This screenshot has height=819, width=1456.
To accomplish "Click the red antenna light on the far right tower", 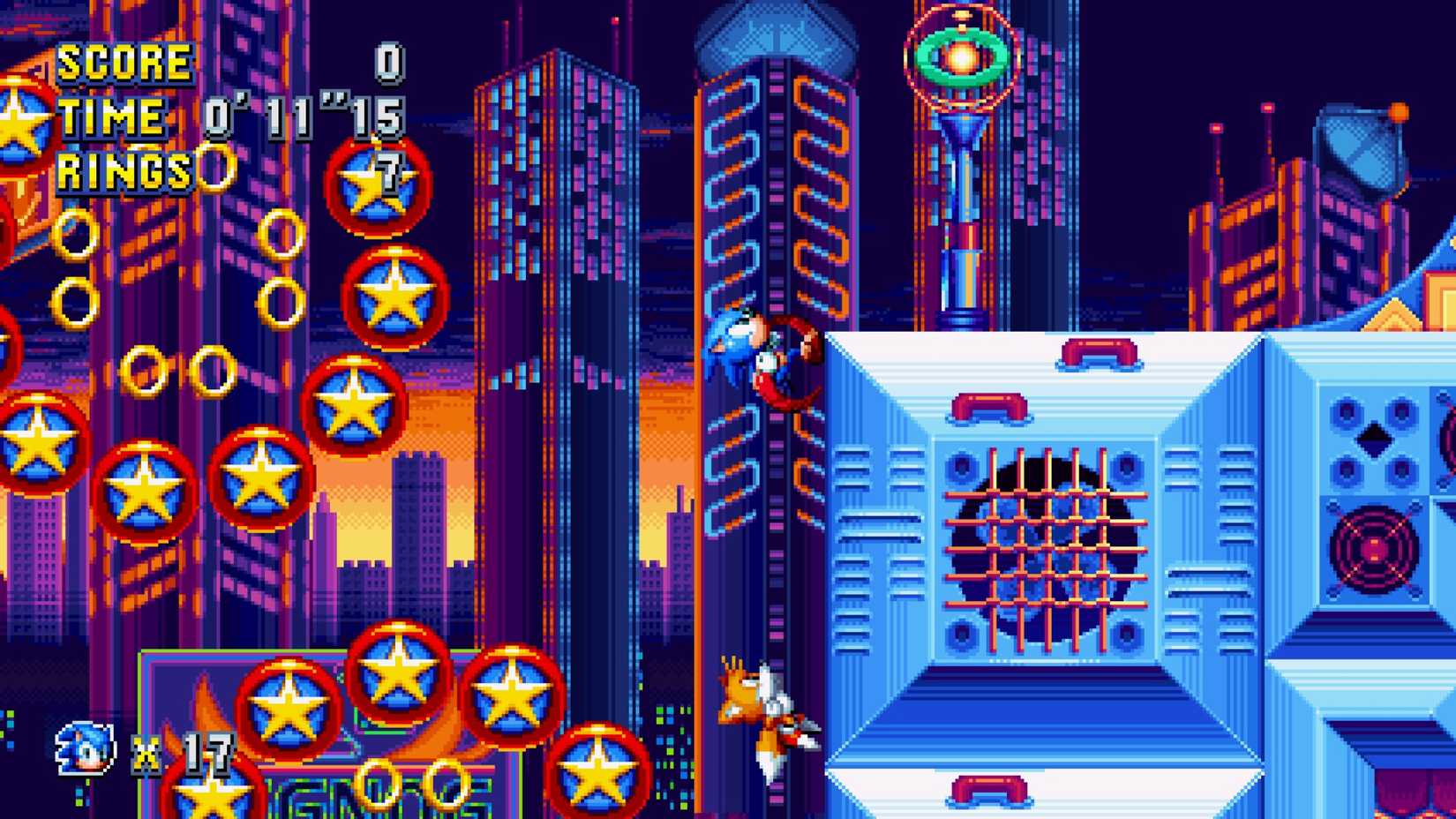I will [1266, 107].
